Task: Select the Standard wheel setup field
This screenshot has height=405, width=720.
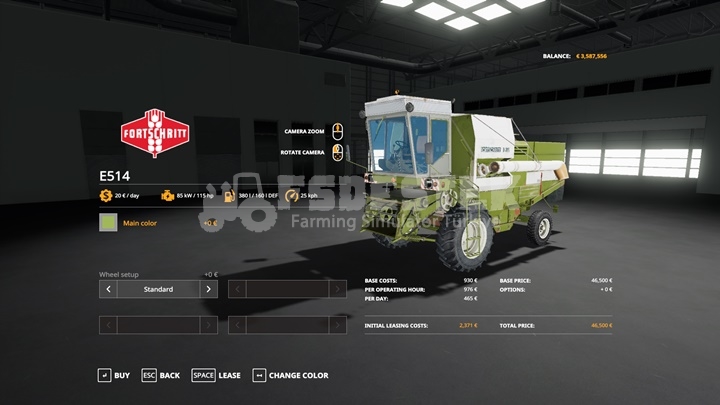Action: click(x=158, y=289)
